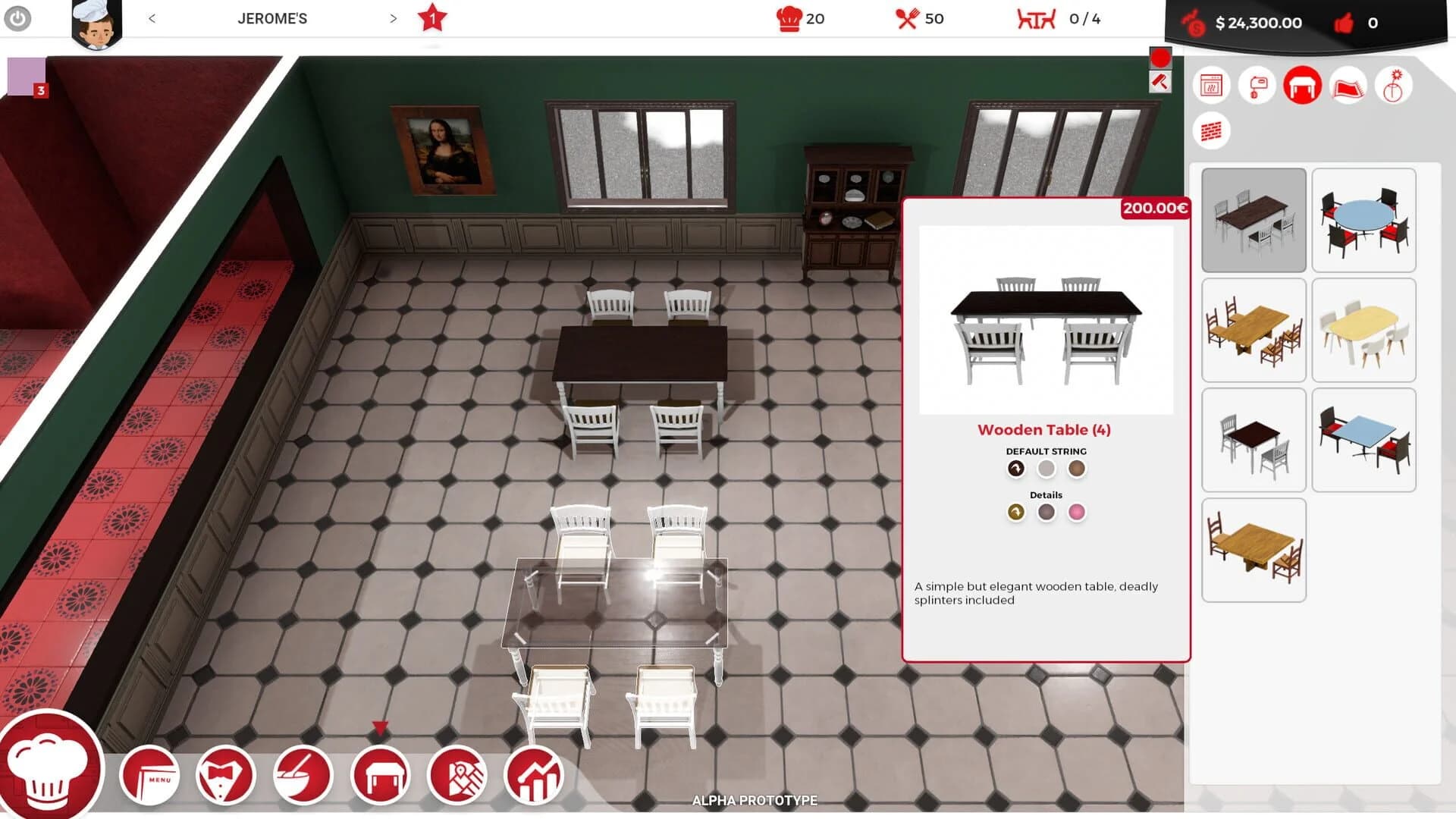Image resolution: width=1456 pixels, height=819 pixels.
Task: Select the furniture/tables category icon
Action: [x=1302, y=86]
